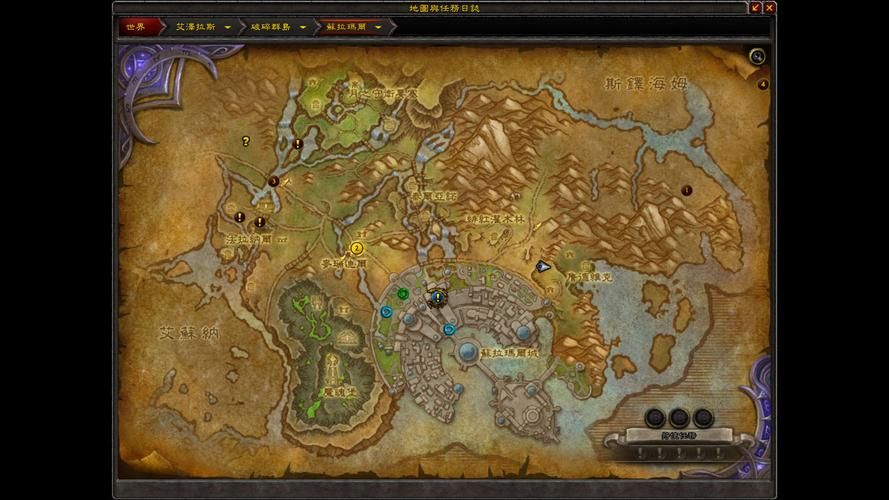Open the 艾澤拉斯 map dropdown

point(228,27)
